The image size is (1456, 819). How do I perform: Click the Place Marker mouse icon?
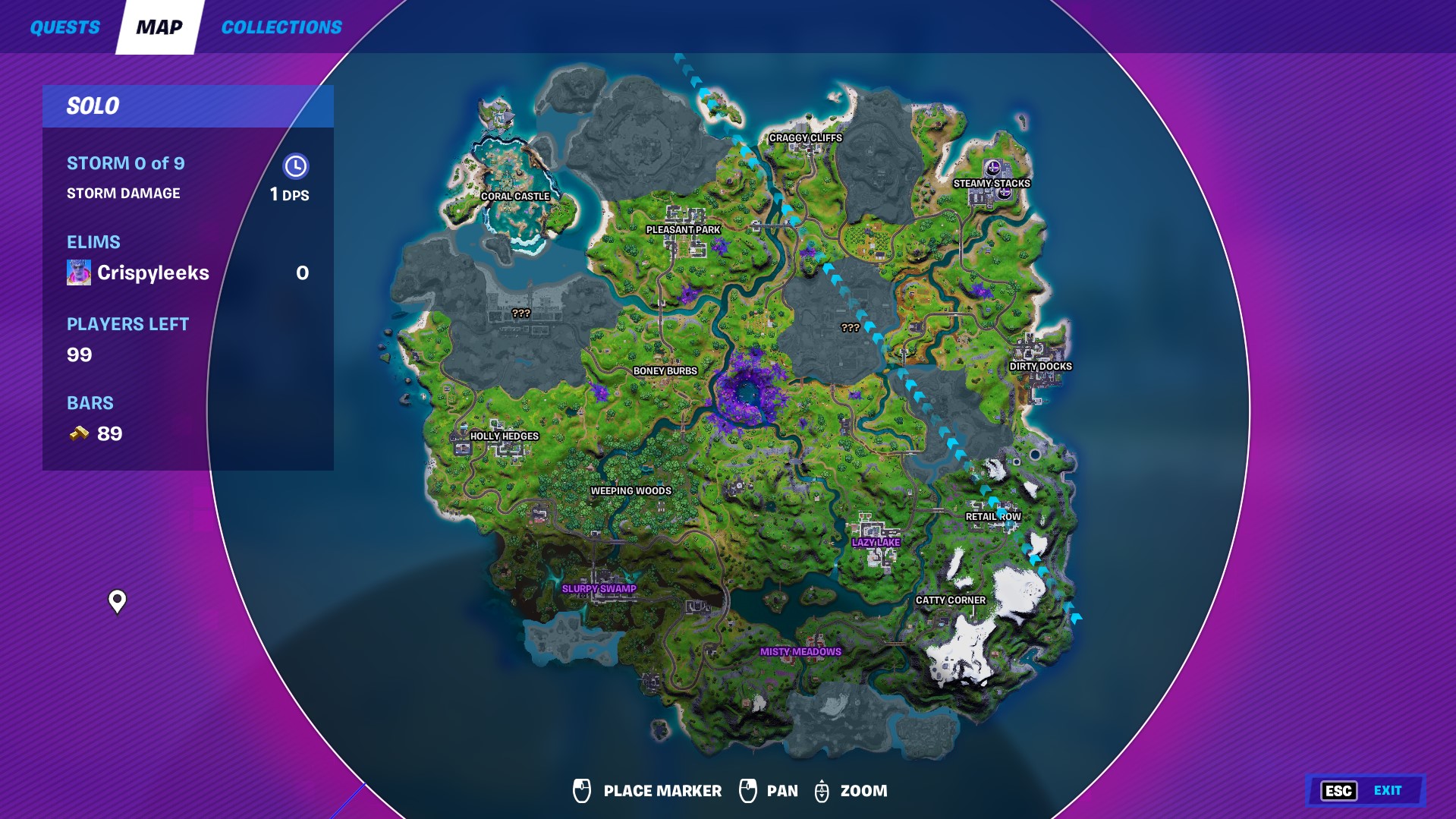(583, 790)
